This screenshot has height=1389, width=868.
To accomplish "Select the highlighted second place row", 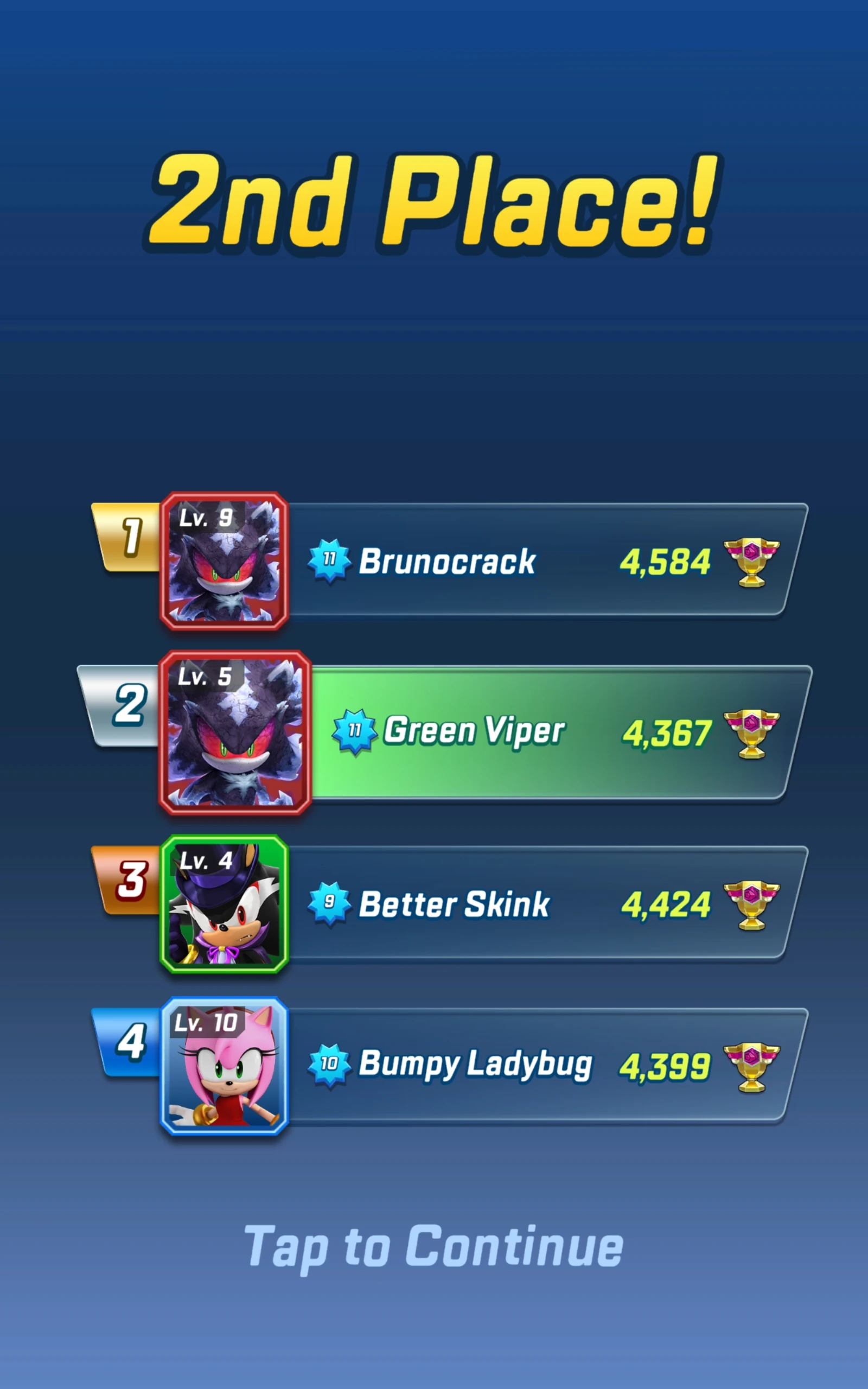I will [545, 733].
